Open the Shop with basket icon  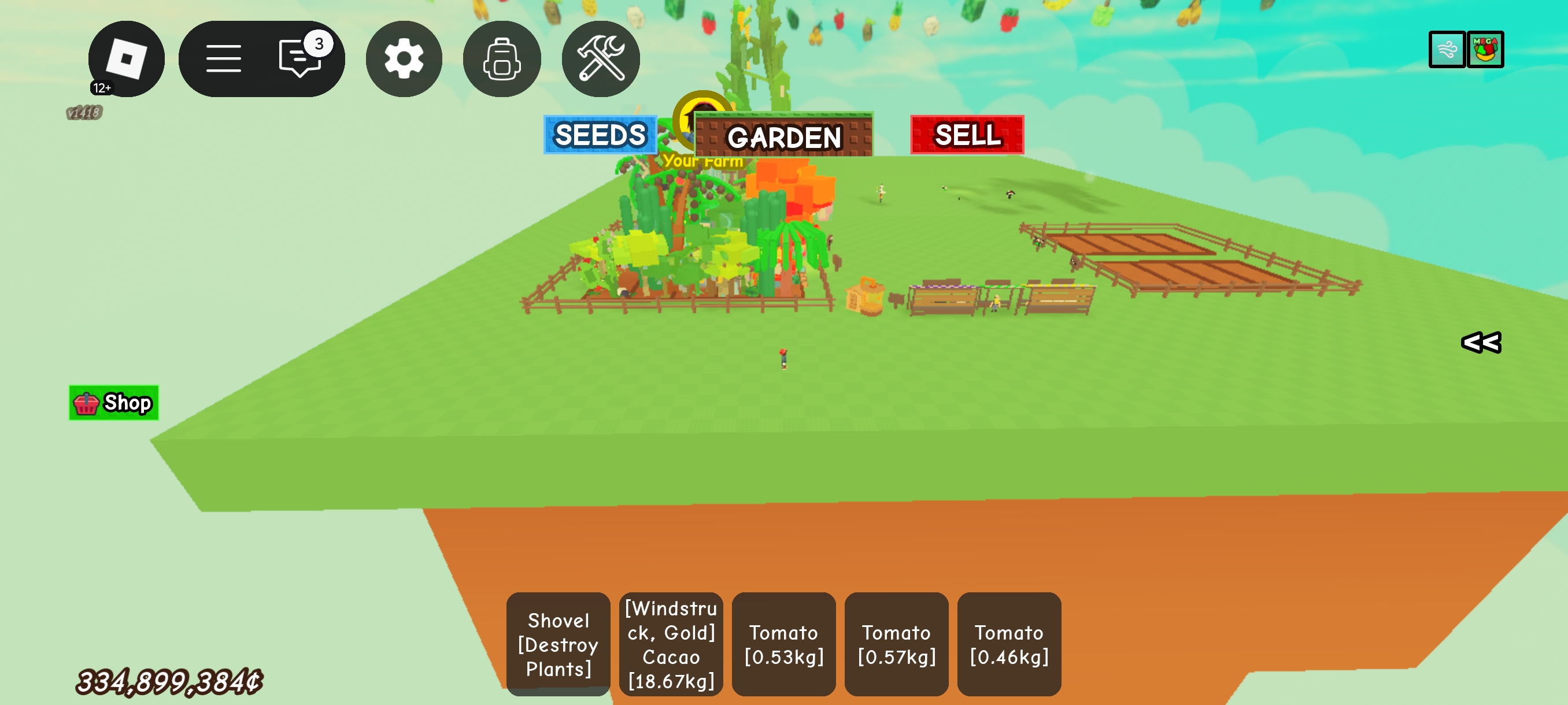(114, 403)
